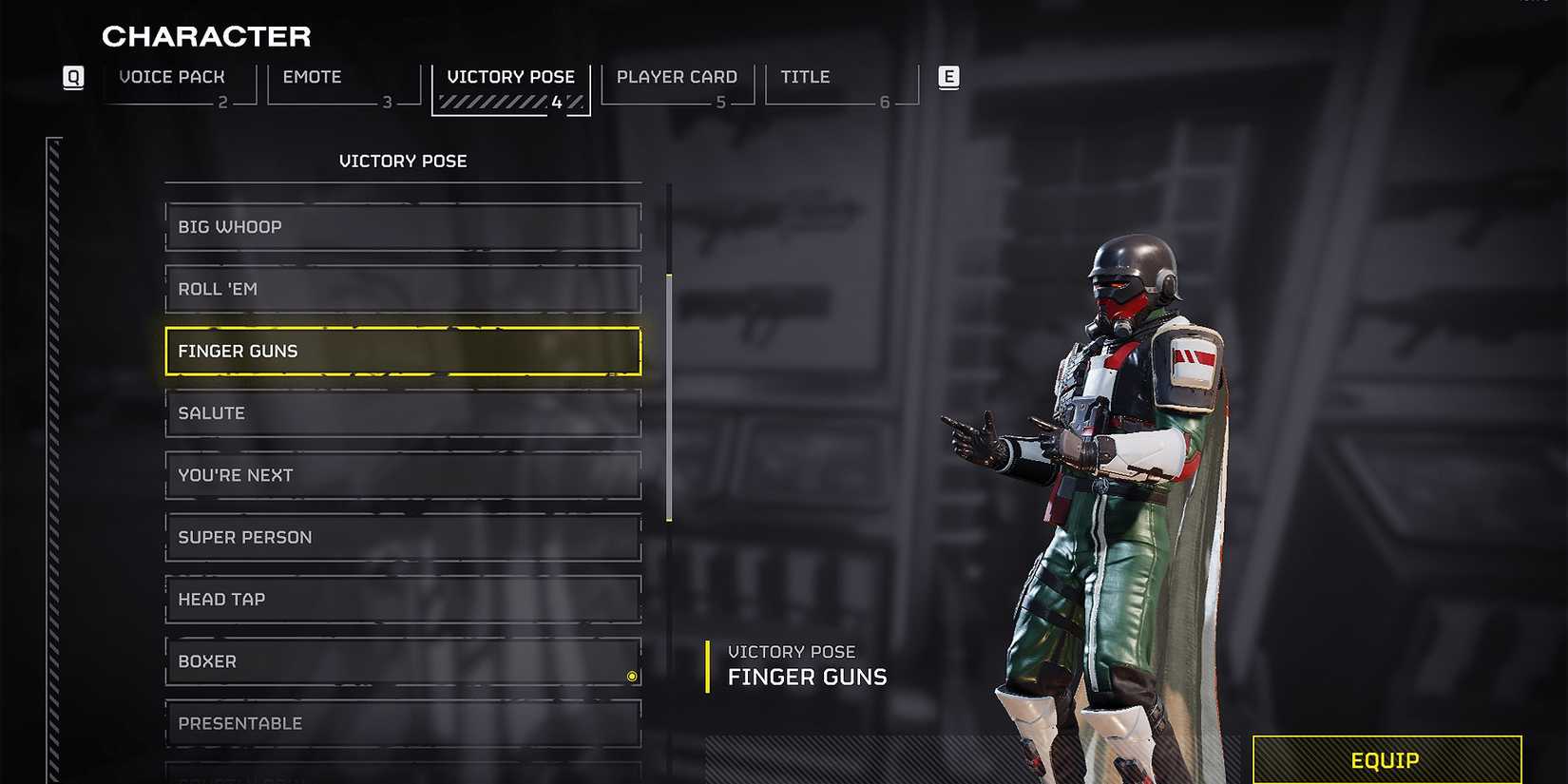Switch to the Voice Pack tab
Viewport: 1568px width, 784px height.
(172, 77)
